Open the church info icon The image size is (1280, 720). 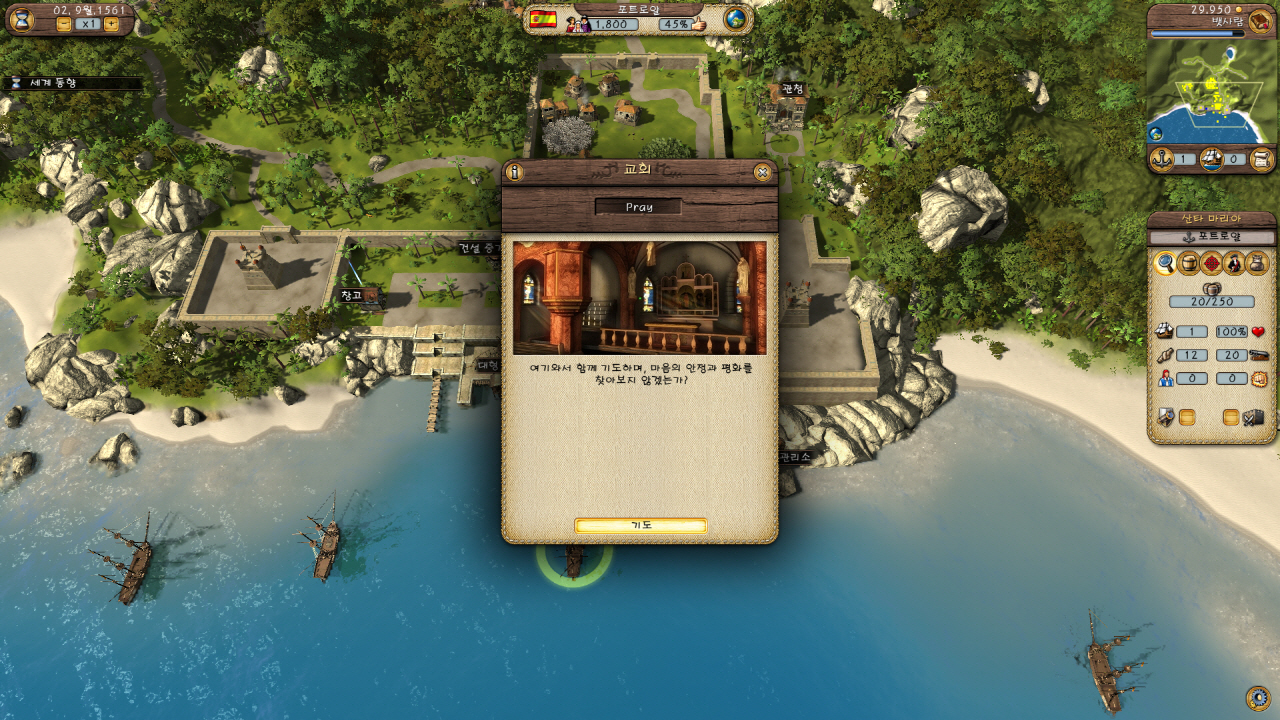coord(515,172)
